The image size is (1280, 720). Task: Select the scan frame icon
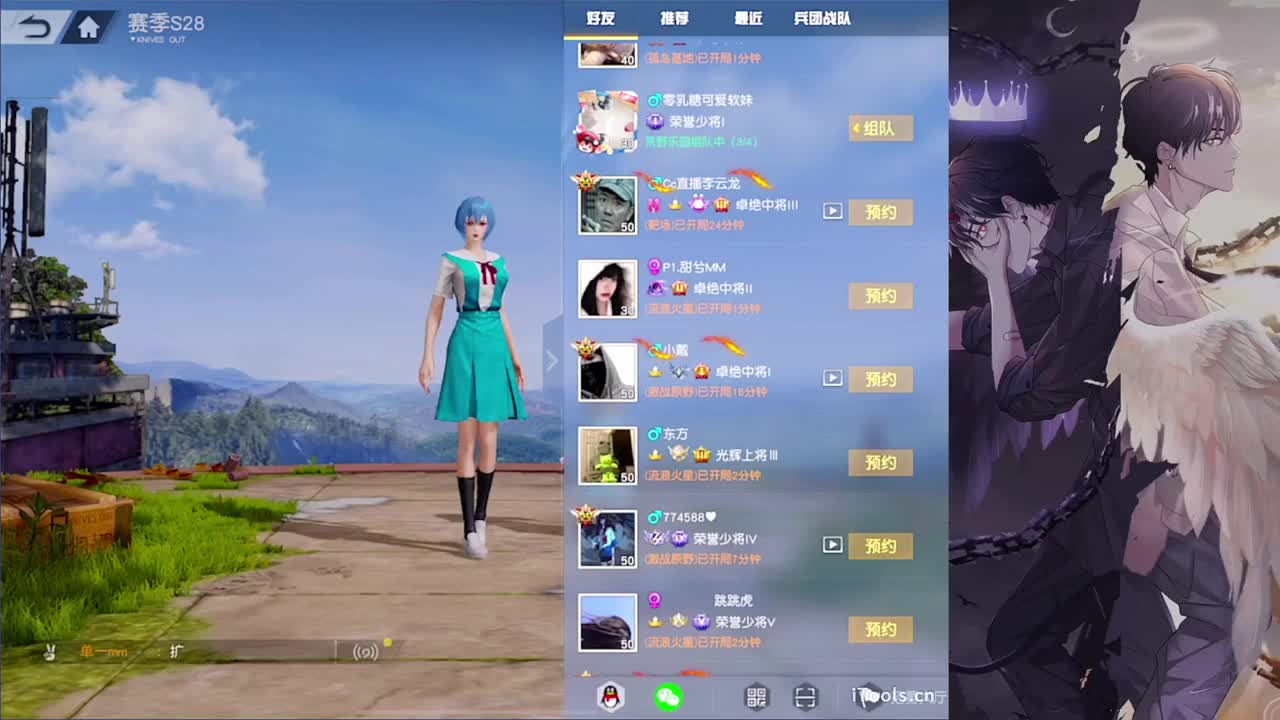(x=806, y=696)
